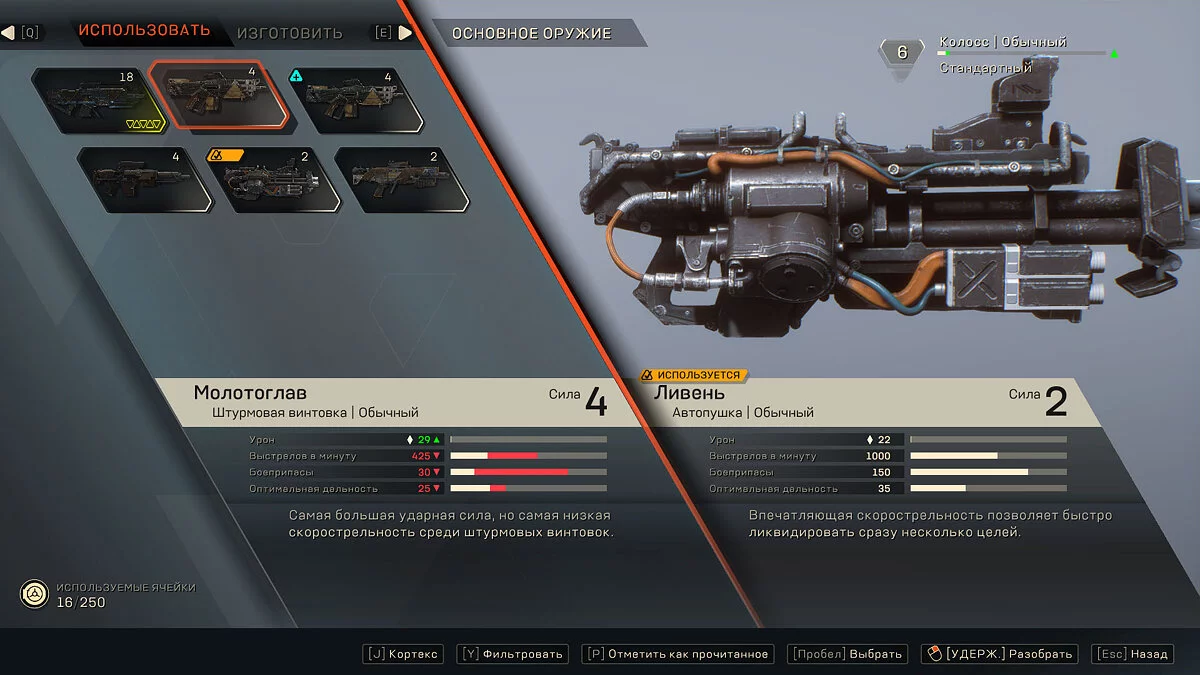The image size is (1200, 675).
Task: Select the equipped weapon slot with orange badge
Action: pos(270,180)
